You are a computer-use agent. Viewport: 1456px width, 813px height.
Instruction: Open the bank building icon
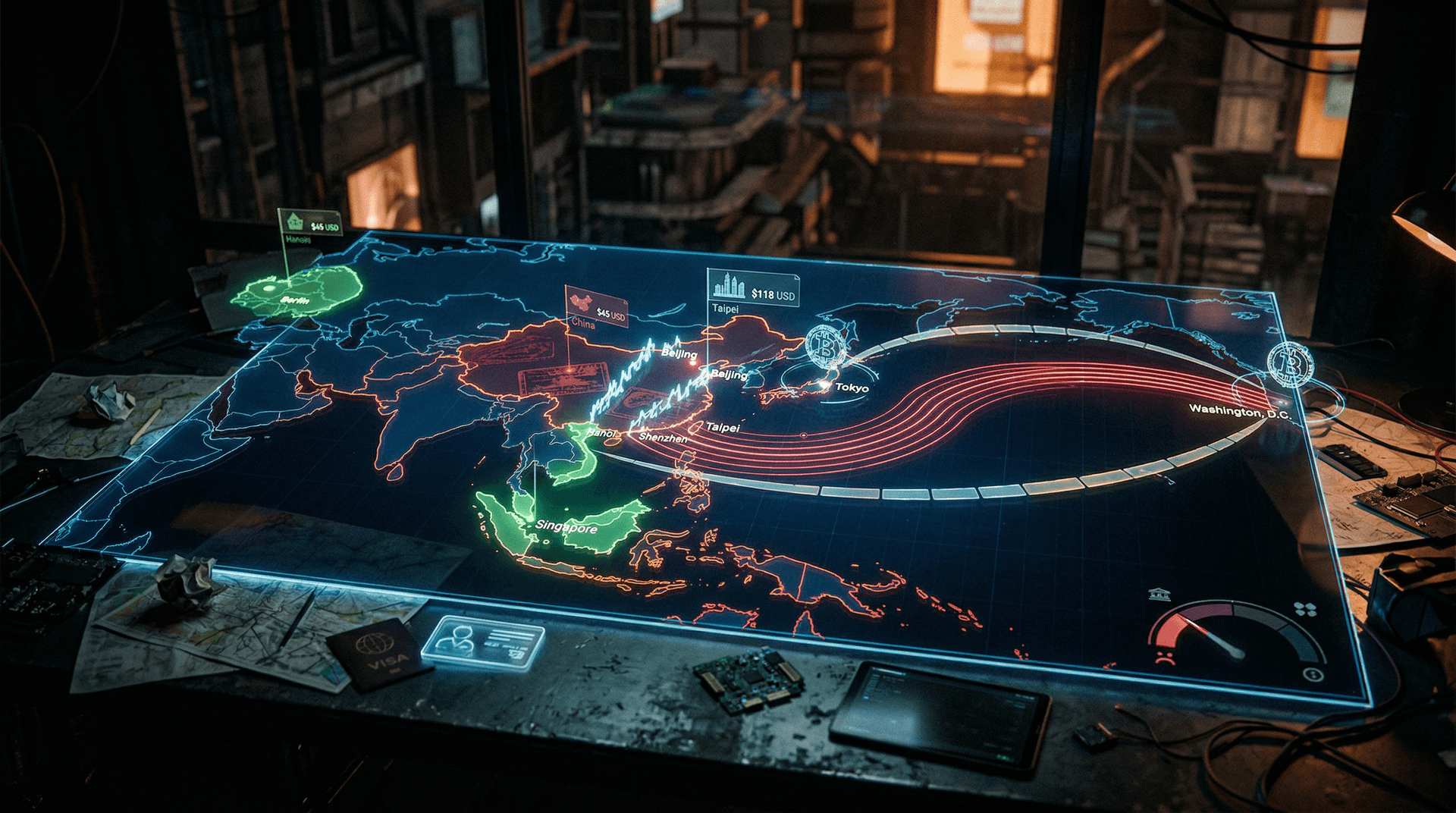[x=1158, y=594]
